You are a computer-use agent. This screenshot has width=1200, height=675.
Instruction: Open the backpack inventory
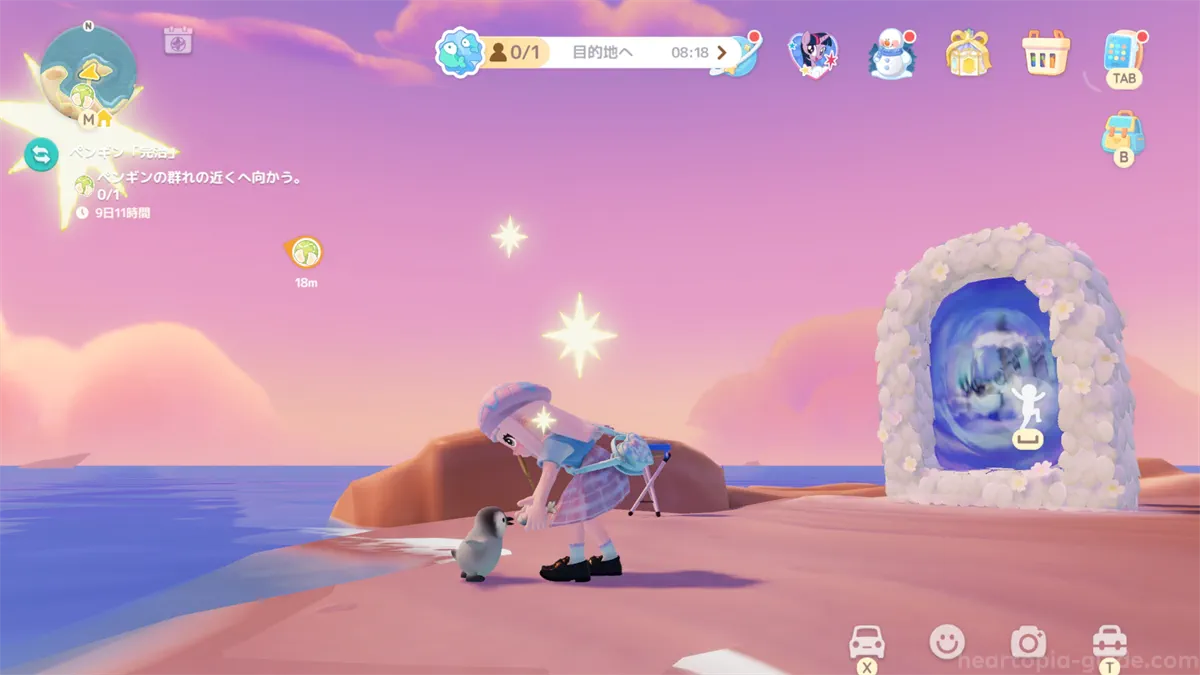pos(1123,135)
